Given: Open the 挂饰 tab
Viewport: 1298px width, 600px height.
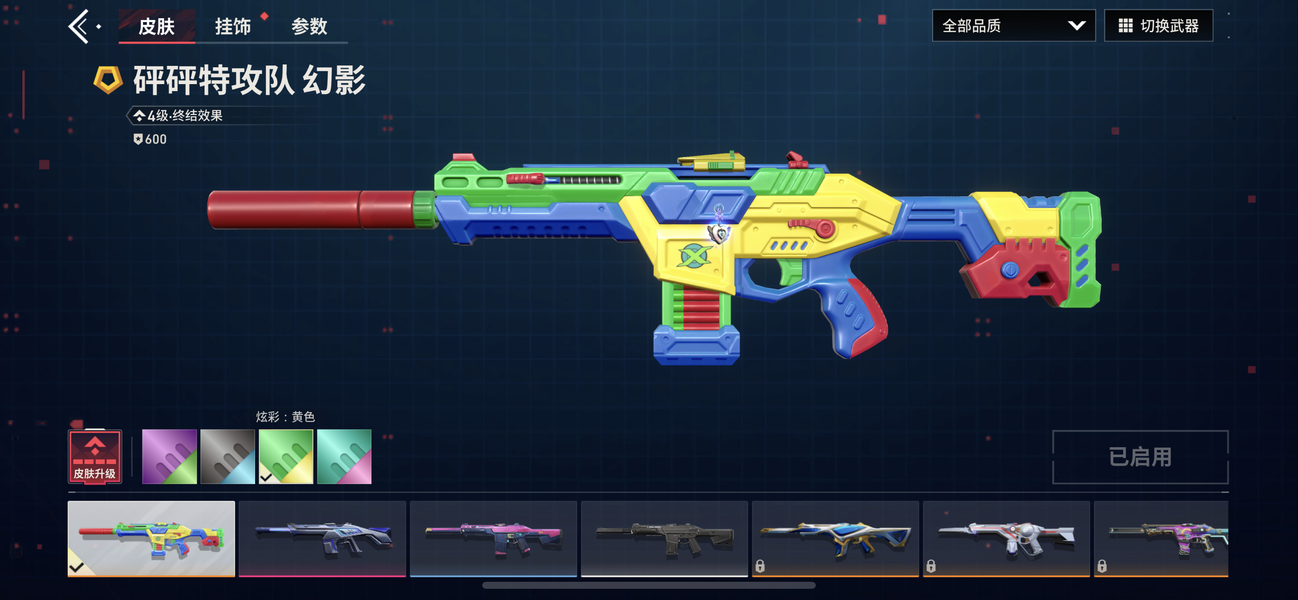Looking at the screenshot, I should pos(233,26).
